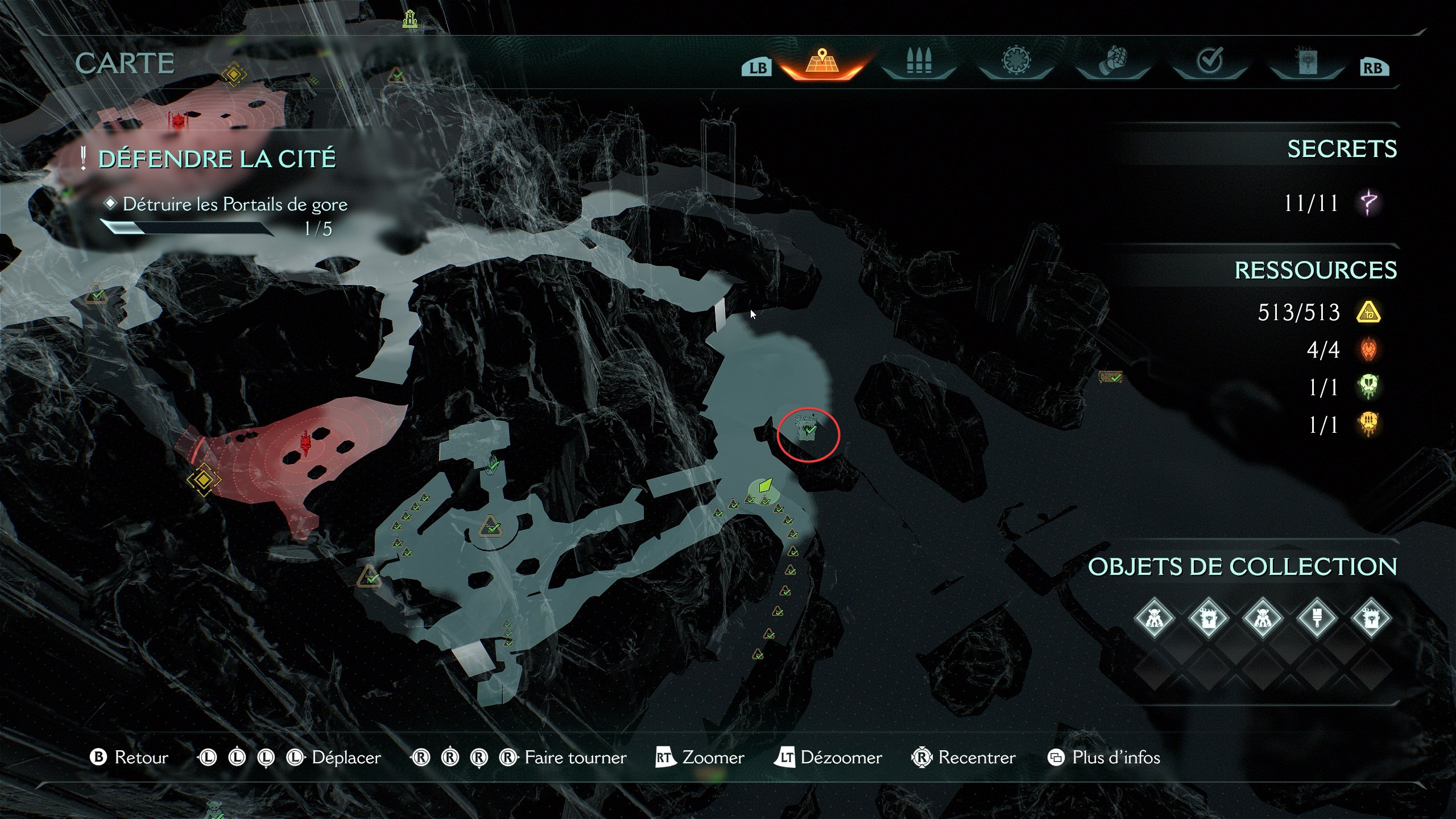
Task: Select the paintbrush collectible icon
Action: (1317, 618)
